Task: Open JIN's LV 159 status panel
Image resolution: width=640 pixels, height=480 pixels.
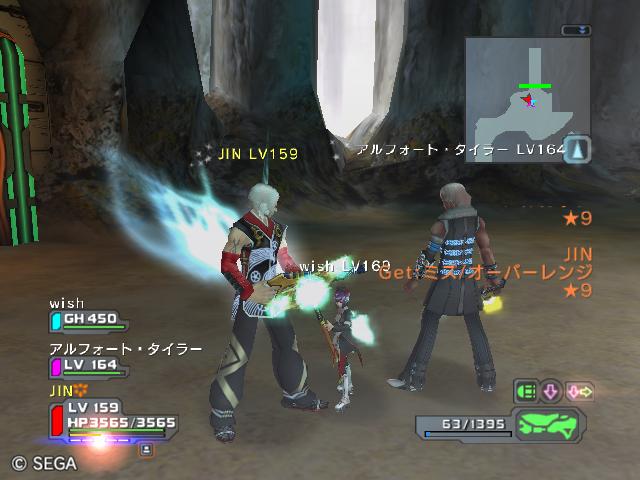Action: 110,416
